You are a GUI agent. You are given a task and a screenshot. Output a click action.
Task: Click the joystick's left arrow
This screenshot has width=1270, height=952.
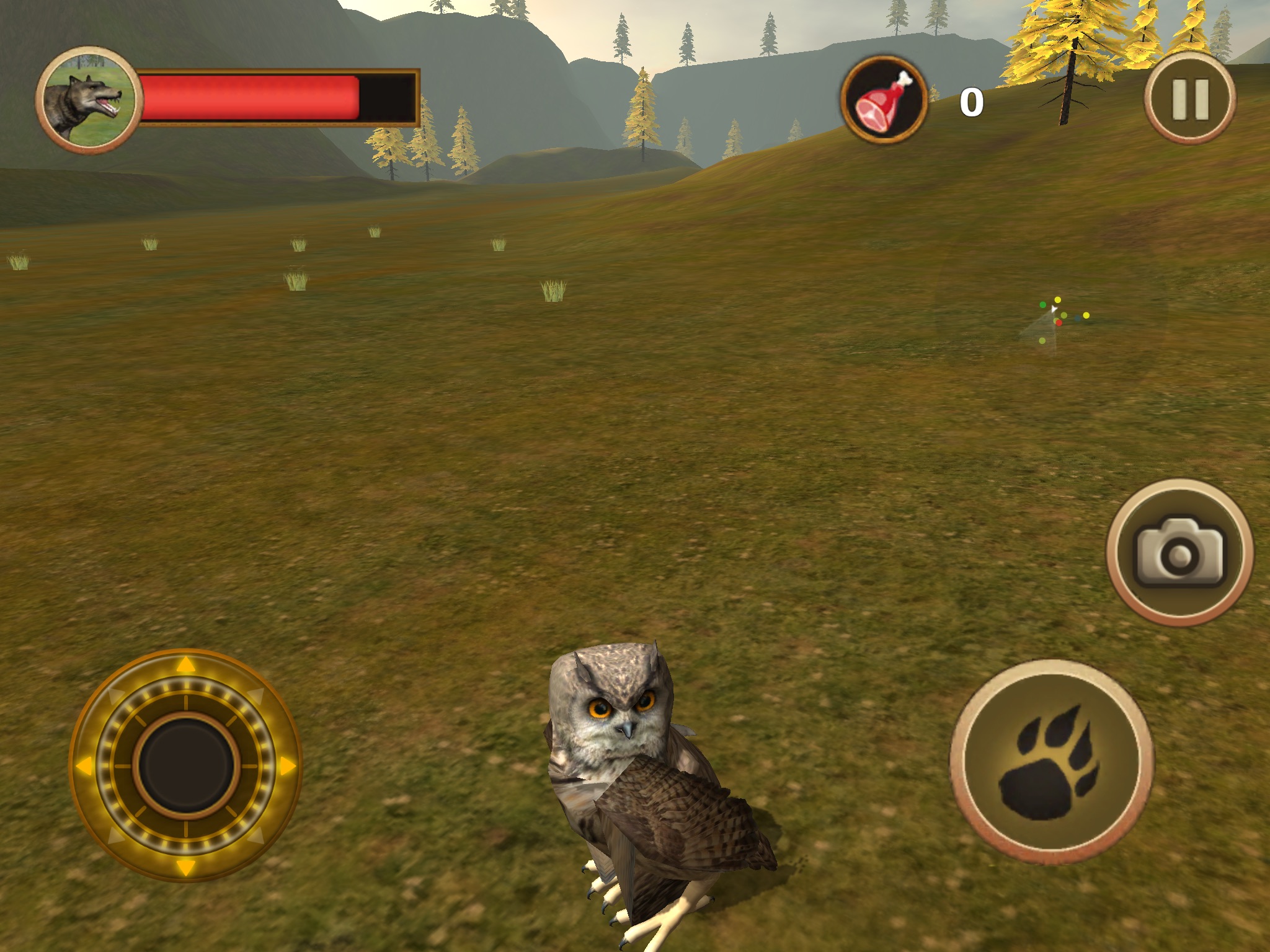click(84, 766)
